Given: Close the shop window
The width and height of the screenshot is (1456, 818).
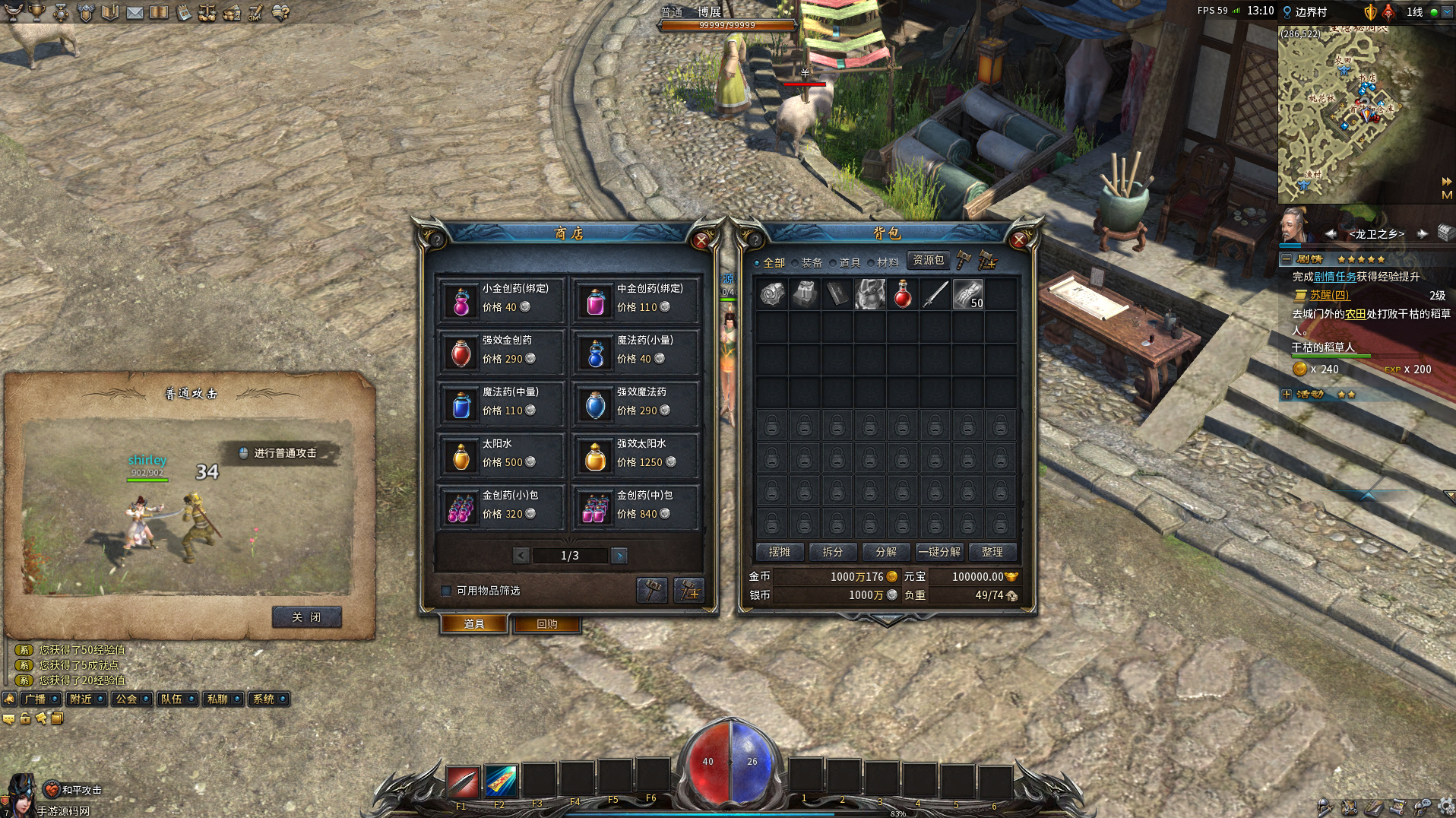Looking at the screenshot, I should 701,241.
